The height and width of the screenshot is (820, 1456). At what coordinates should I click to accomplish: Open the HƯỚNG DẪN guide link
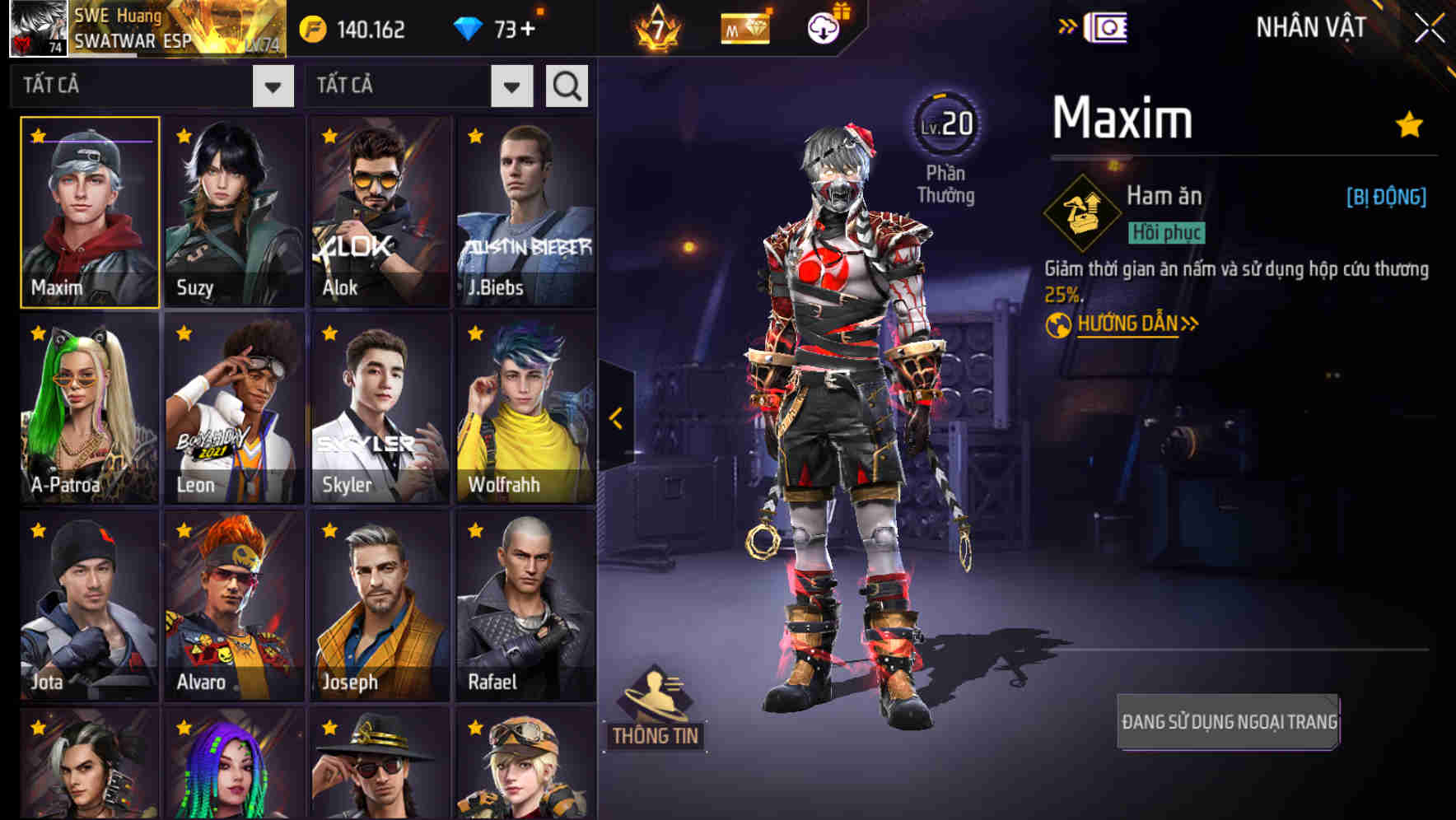click(x=1128, y=323)
